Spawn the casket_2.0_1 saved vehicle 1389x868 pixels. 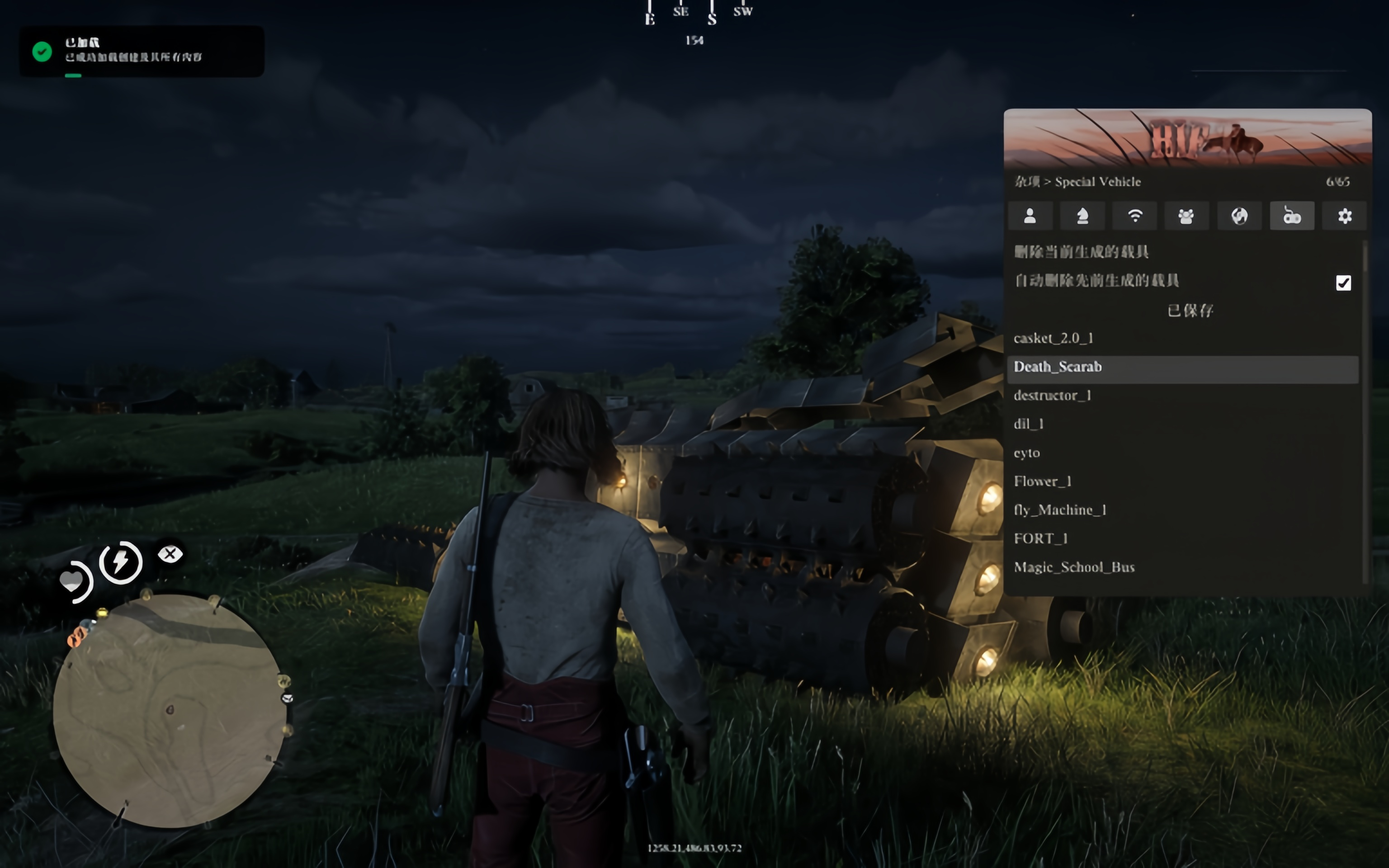(1053, 338)
